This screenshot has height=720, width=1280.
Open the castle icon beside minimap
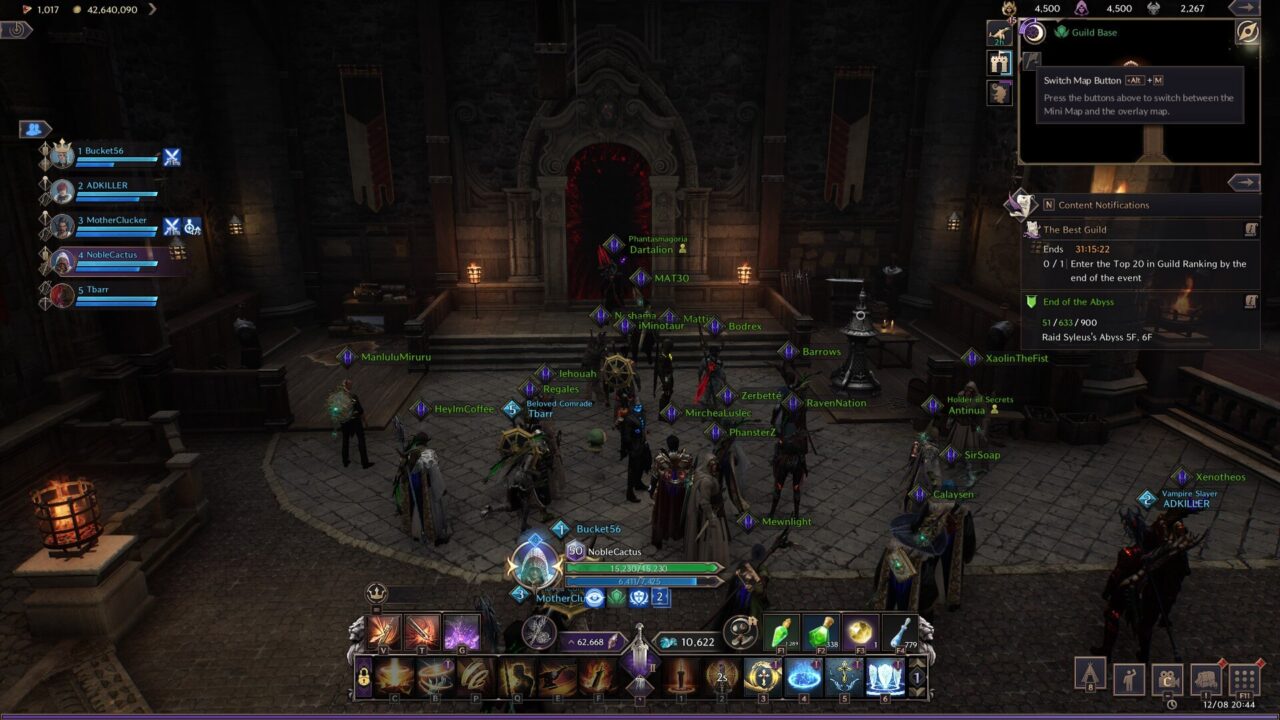coord(999,63)
